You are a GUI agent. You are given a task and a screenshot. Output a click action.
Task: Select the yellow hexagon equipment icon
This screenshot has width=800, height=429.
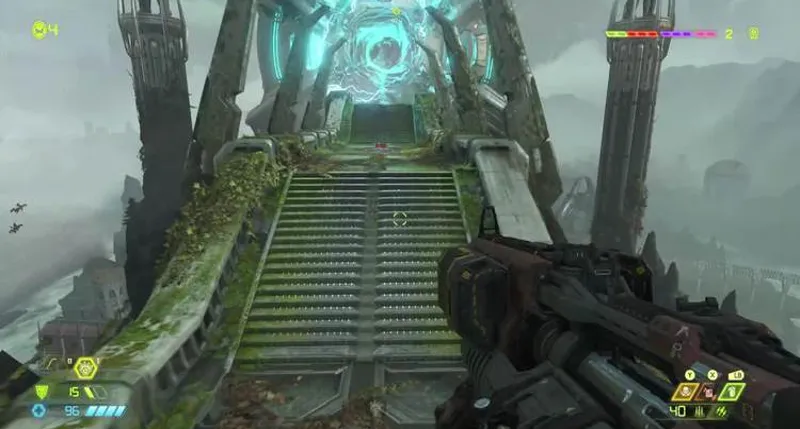[x=86, y=369]
